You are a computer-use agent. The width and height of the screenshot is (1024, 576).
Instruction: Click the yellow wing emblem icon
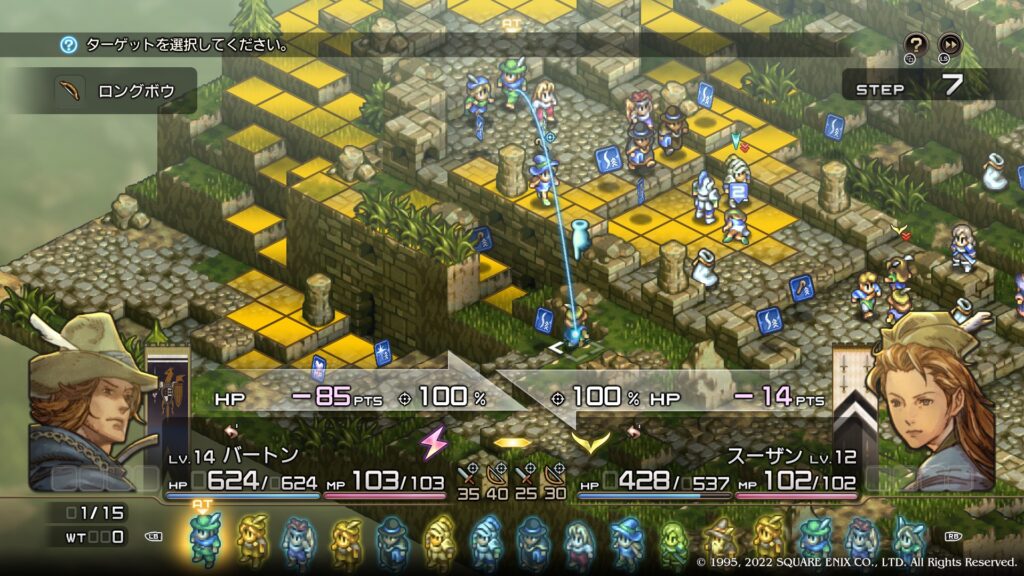point(588,441)
